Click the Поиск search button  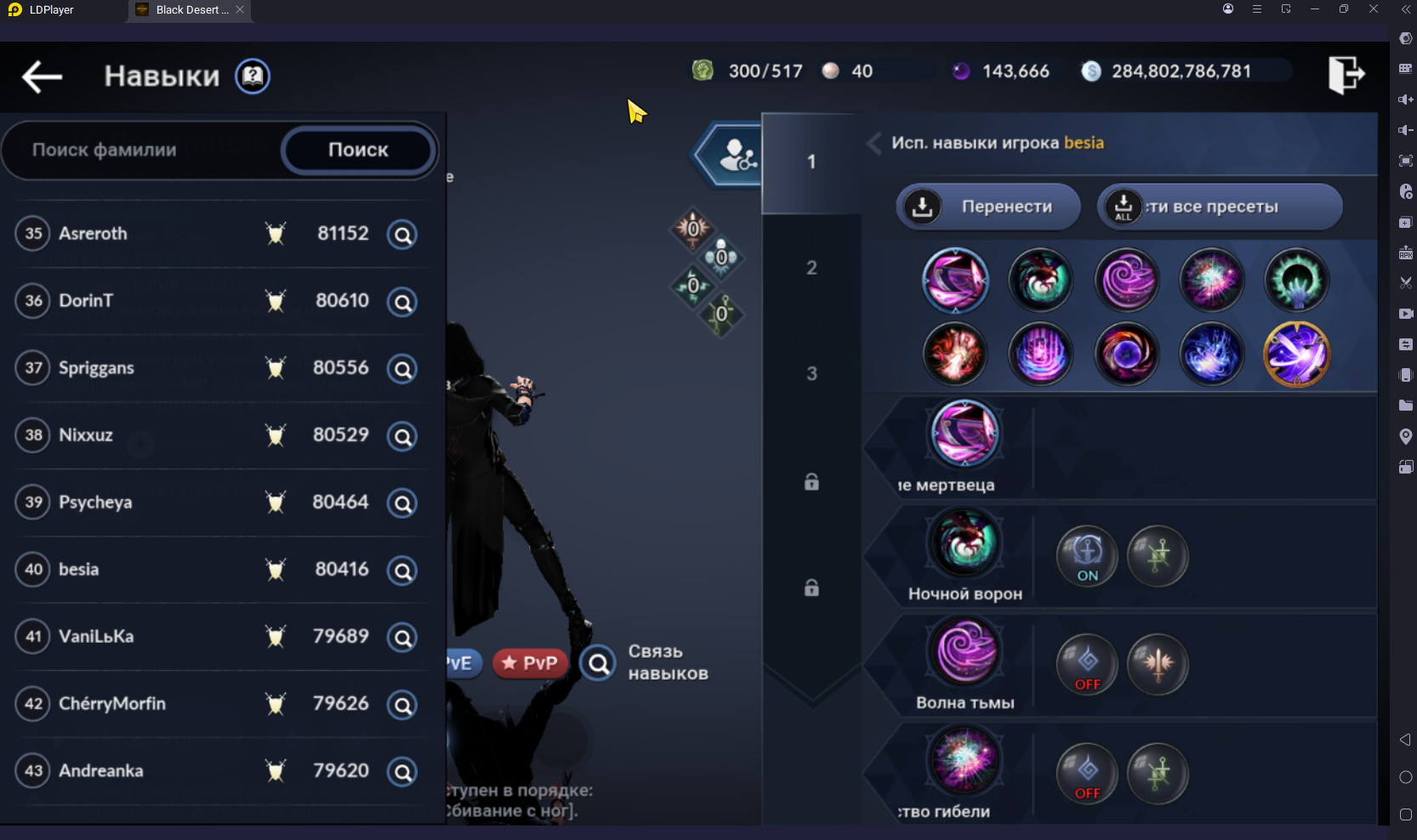click(x=358, y=150)
